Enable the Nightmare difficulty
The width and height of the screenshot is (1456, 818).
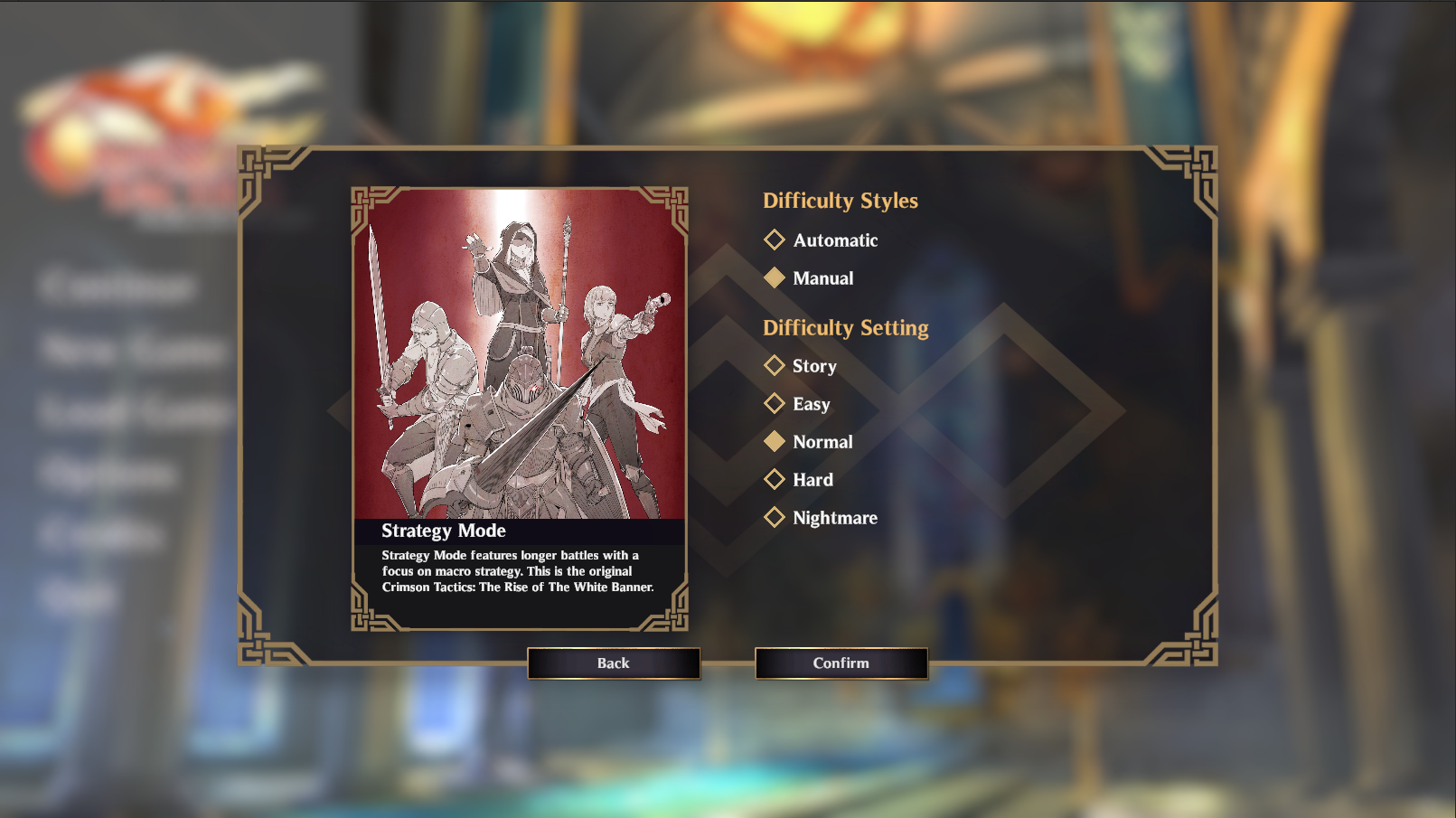[x=834, y=518]
